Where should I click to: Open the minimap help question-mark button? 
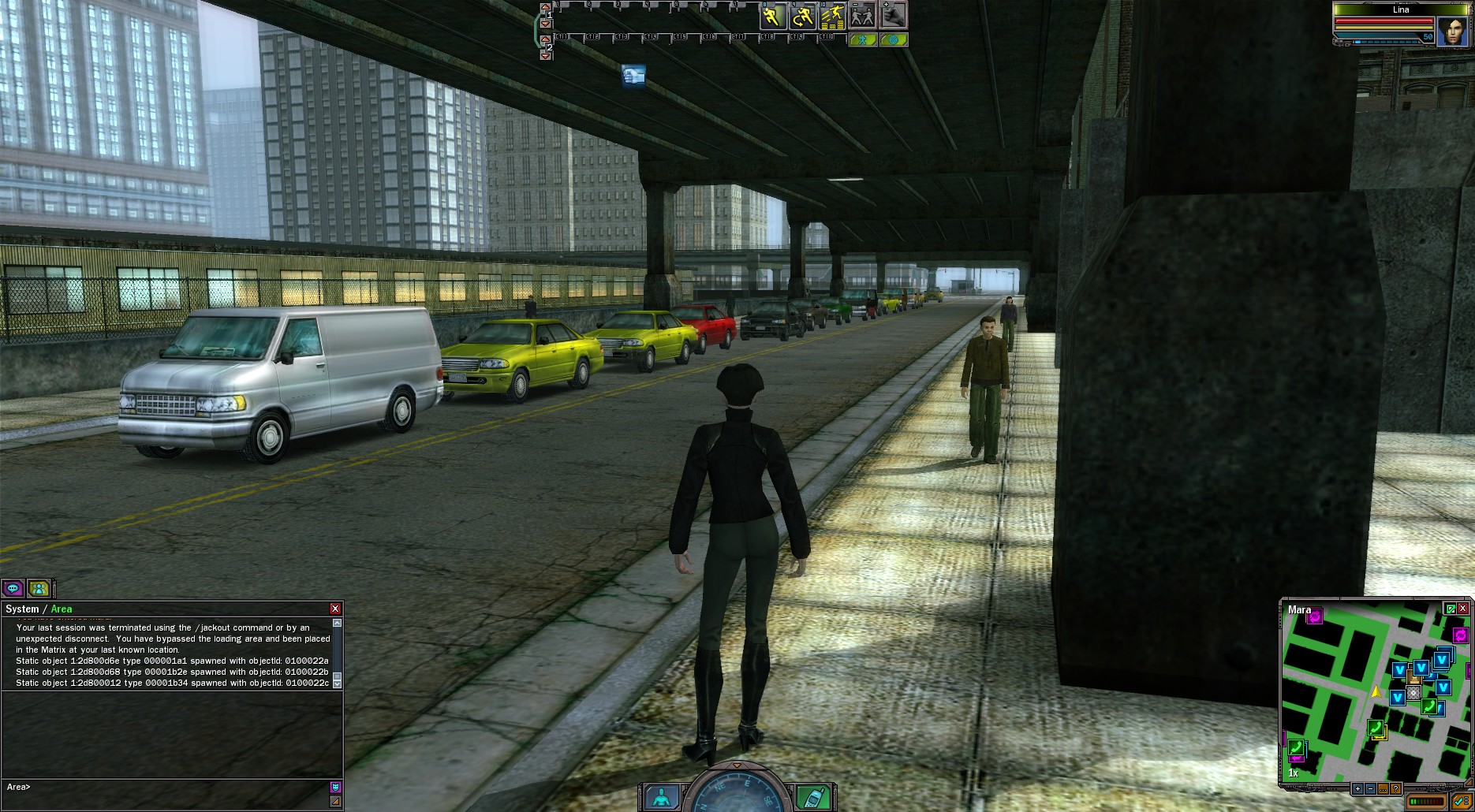click(1395, 788)
